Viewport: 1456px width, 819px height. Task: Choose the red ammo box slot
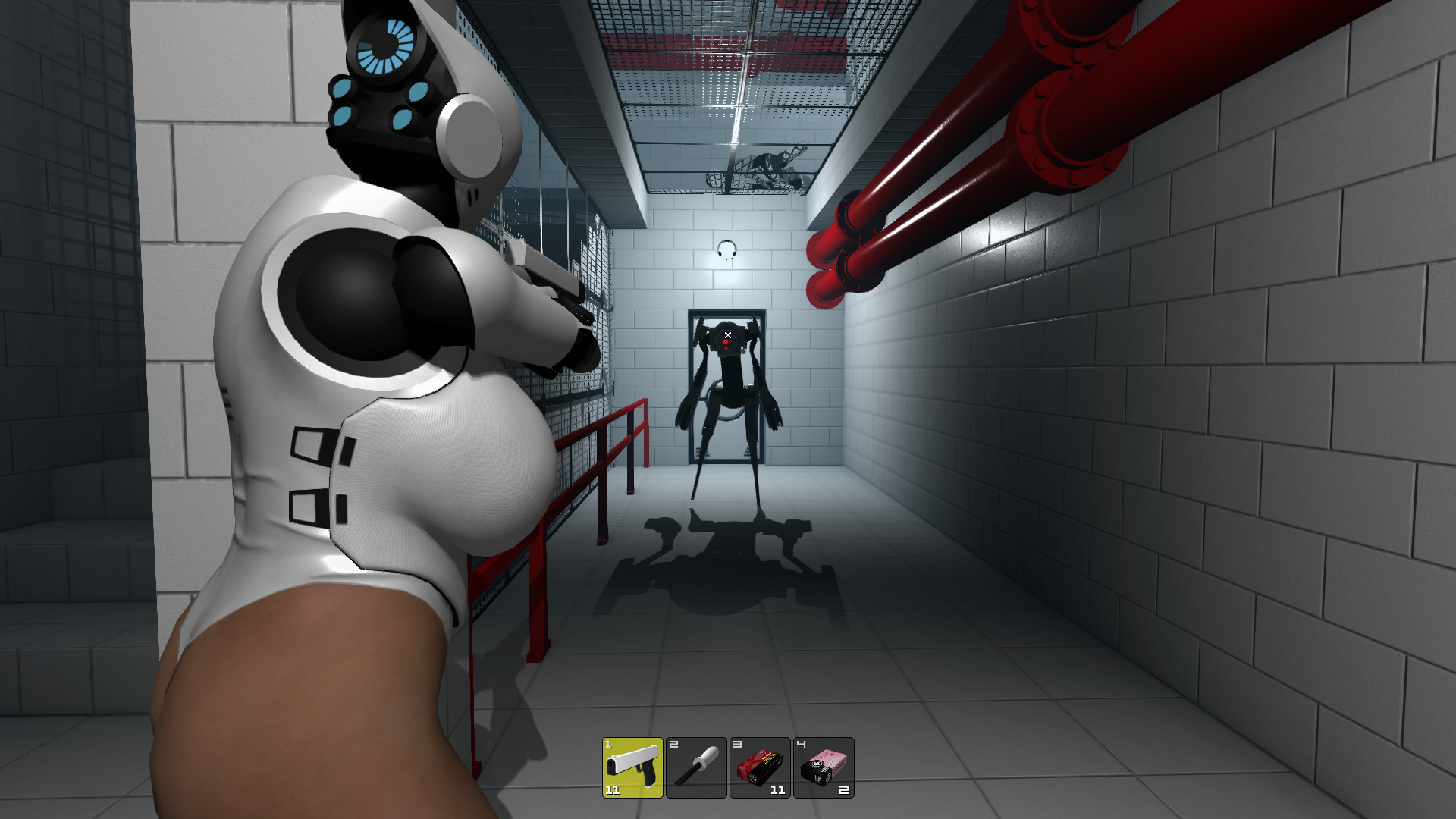[760, 767]
